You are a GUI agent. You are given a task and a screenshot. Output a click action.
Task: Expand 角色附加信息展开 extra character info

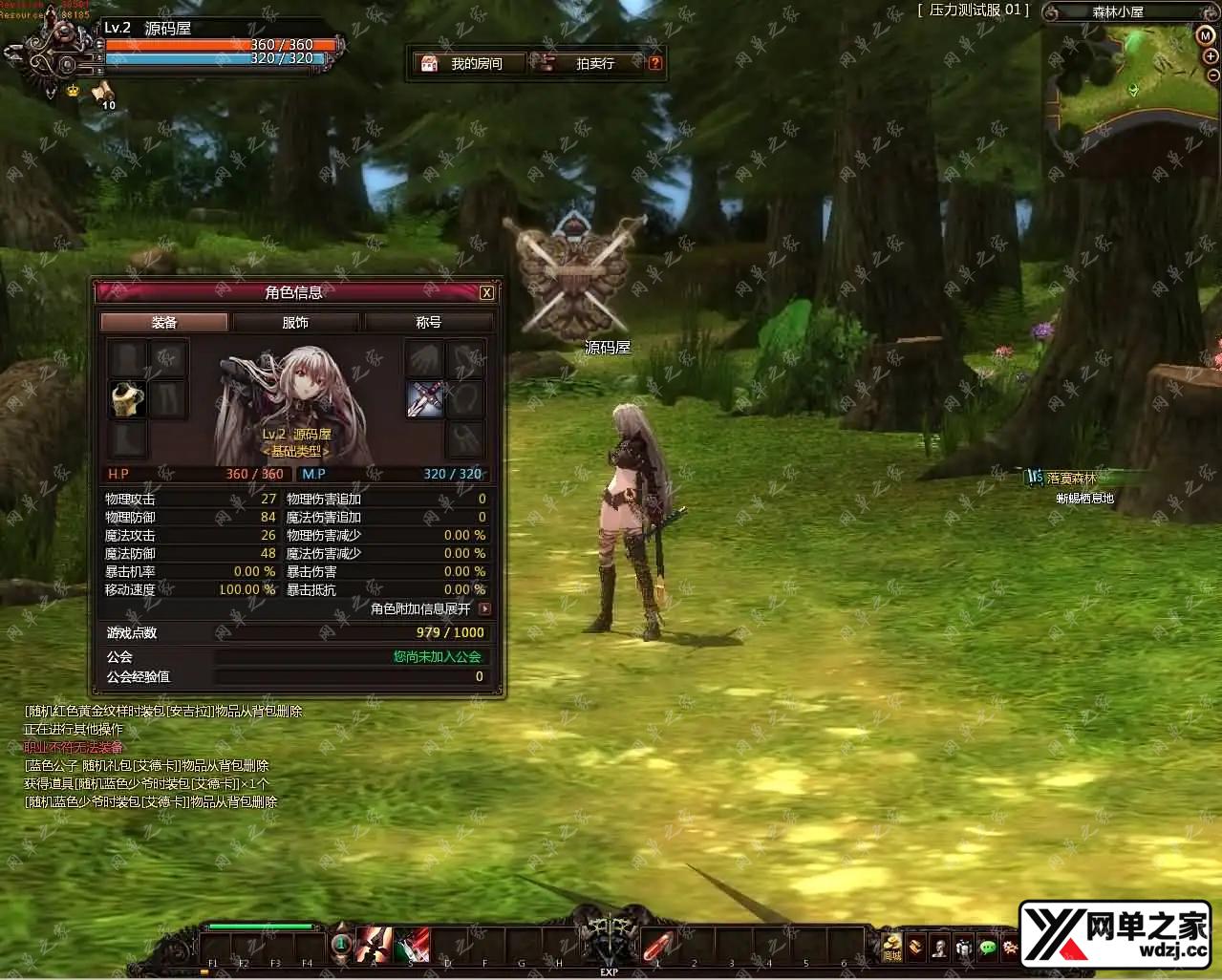coord(485,608)
